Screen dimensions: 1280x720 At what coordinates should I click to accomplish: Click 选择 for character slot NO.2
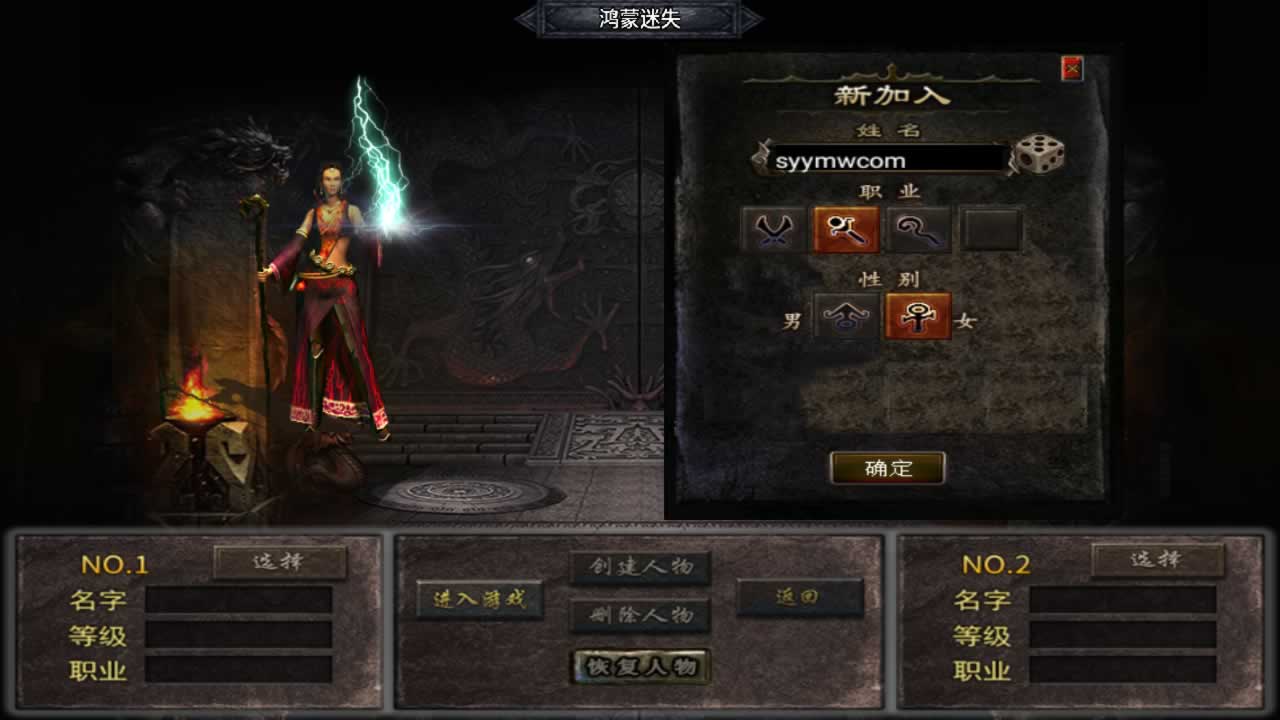(1157, 560)
